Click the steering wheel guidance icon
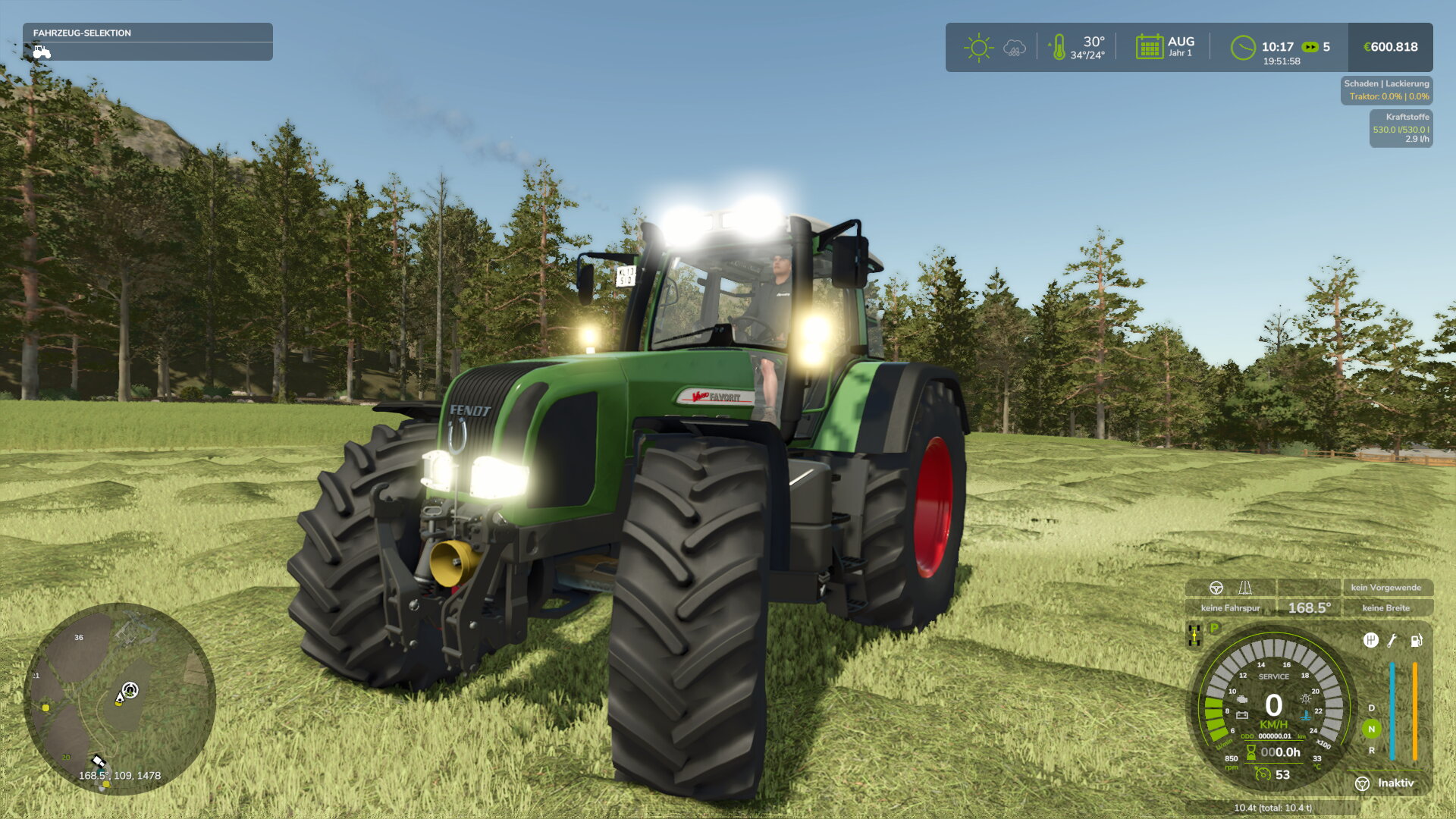This screenshot has width=1456, height=819. (x=1216, y=587)
